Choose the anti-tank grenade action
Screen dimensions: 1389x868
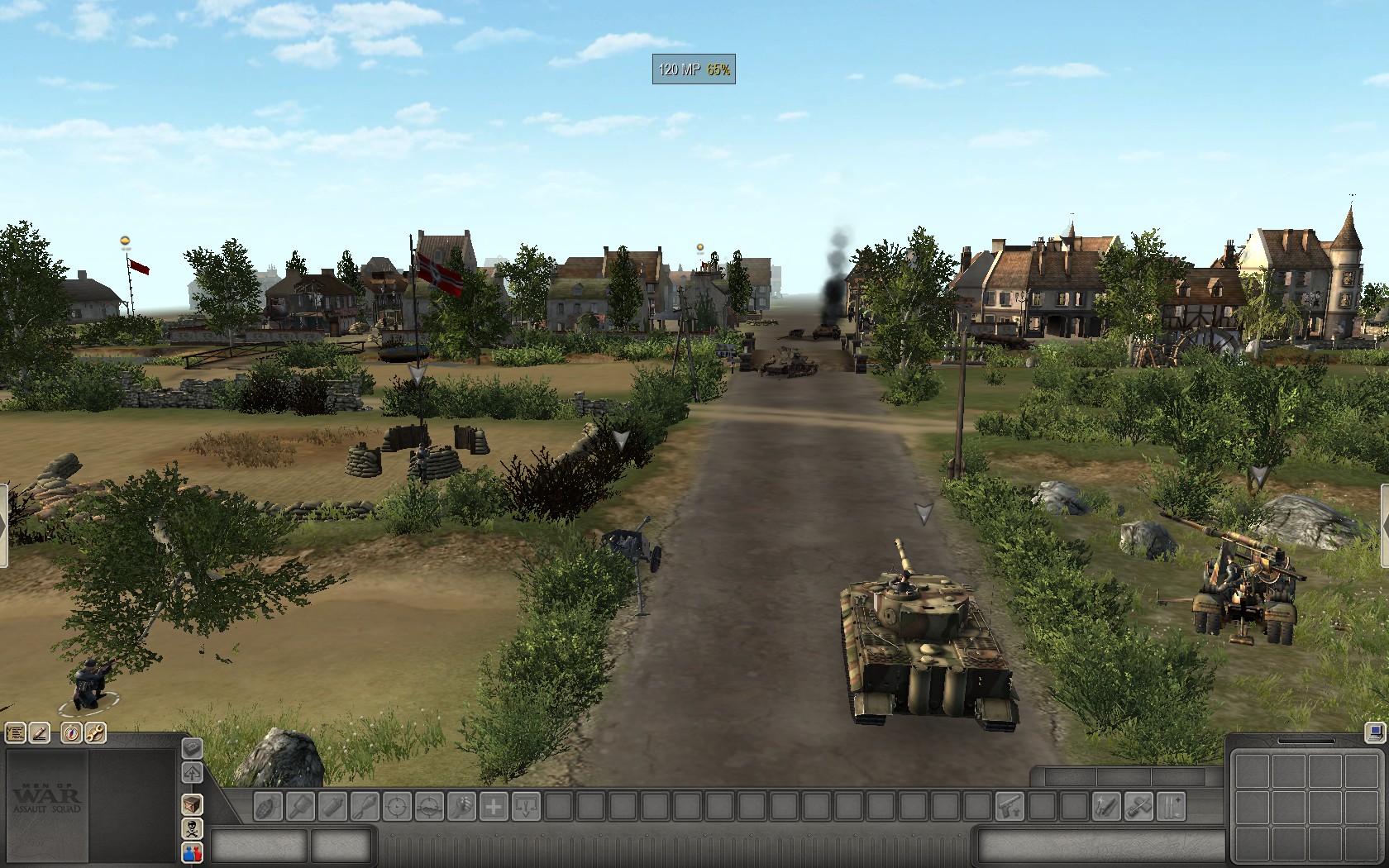pos(300,806)
